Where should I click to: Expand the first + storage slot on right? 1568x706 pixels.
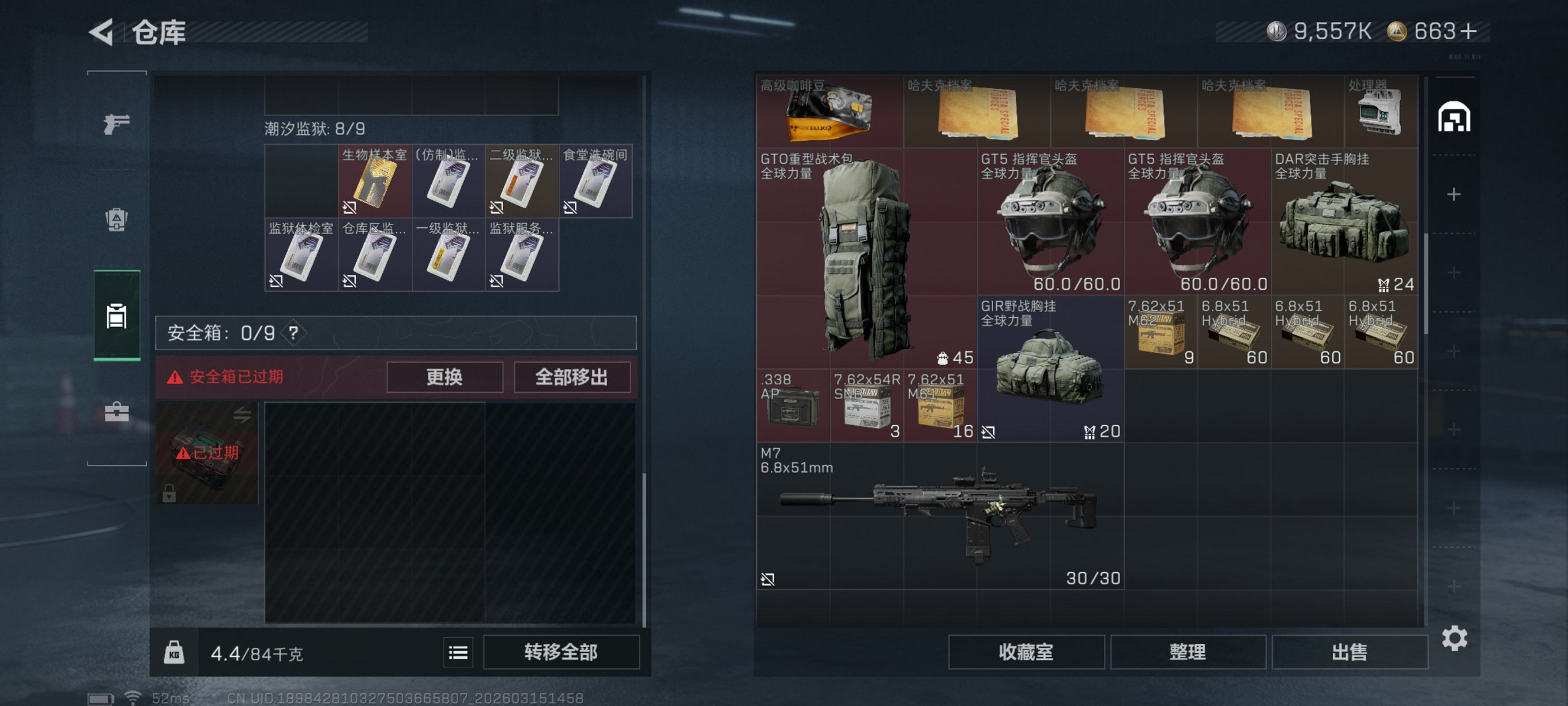pos(1455,194)
